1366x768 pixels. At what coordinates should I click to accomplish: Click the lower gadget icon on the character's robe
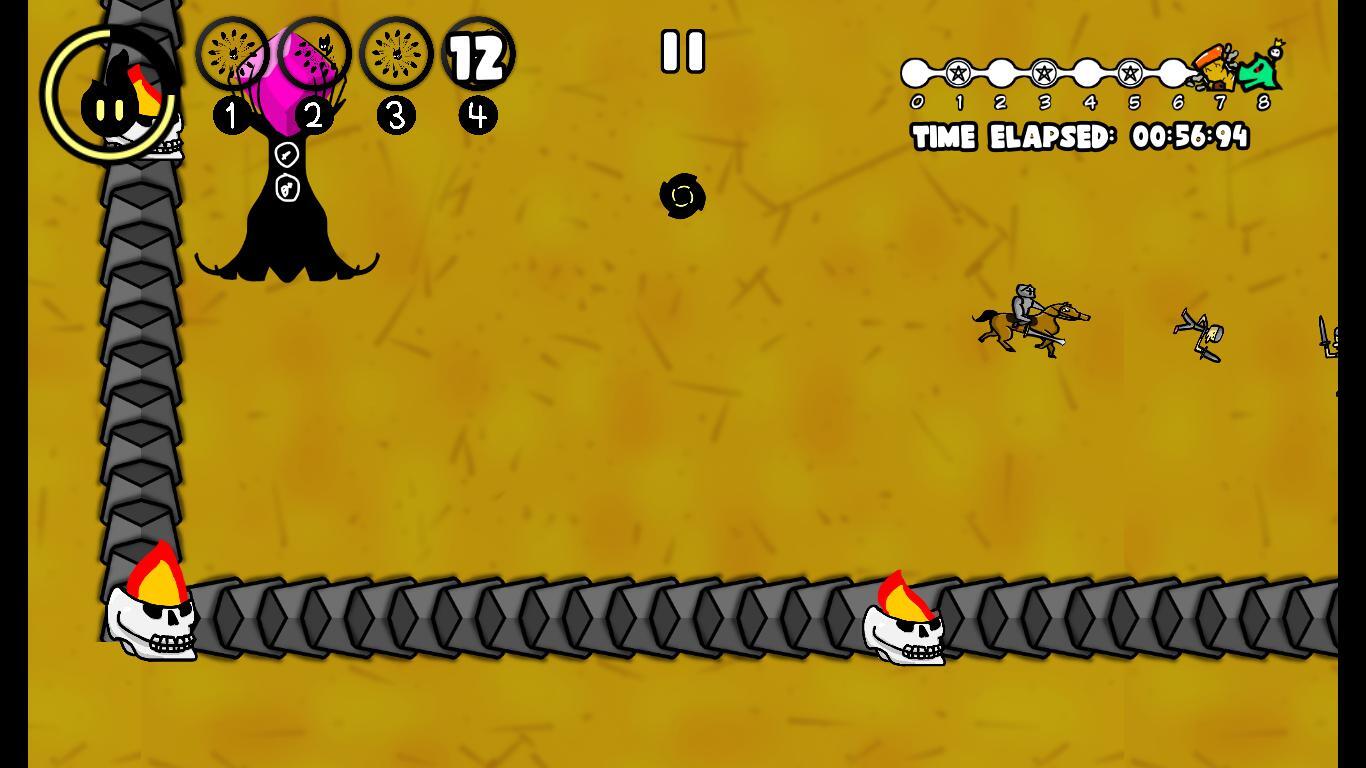pos(287,187)
